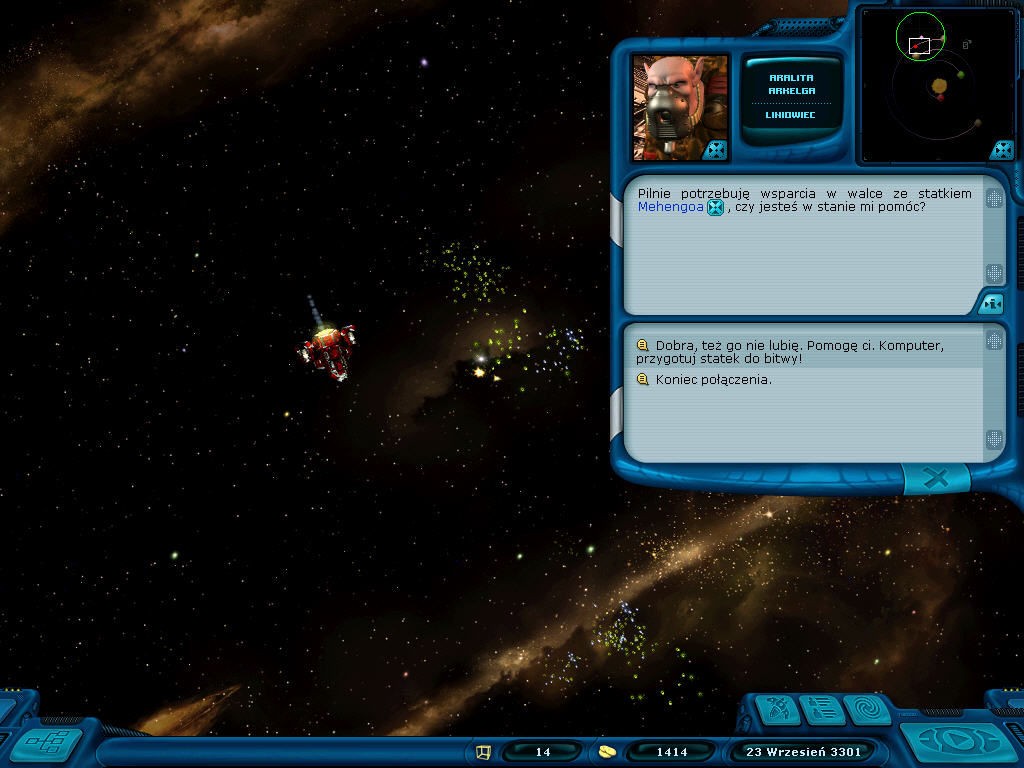Click the cargo cube icon on the bottom bar
Viewport: 1024px width, 768px height.
point(484,751)
